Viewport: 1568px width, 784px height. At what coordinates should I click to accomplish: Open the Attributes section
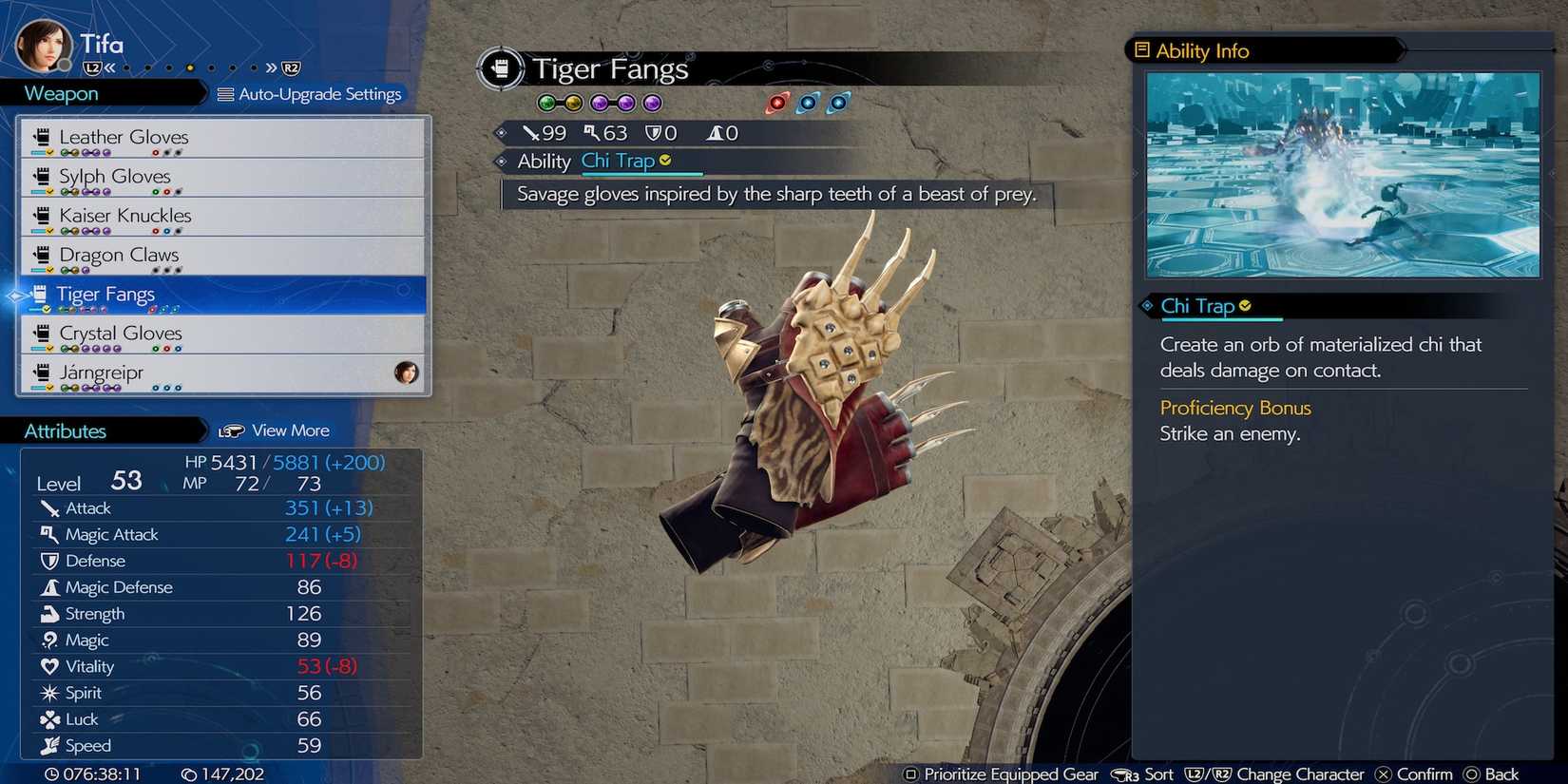pos(65,430)
